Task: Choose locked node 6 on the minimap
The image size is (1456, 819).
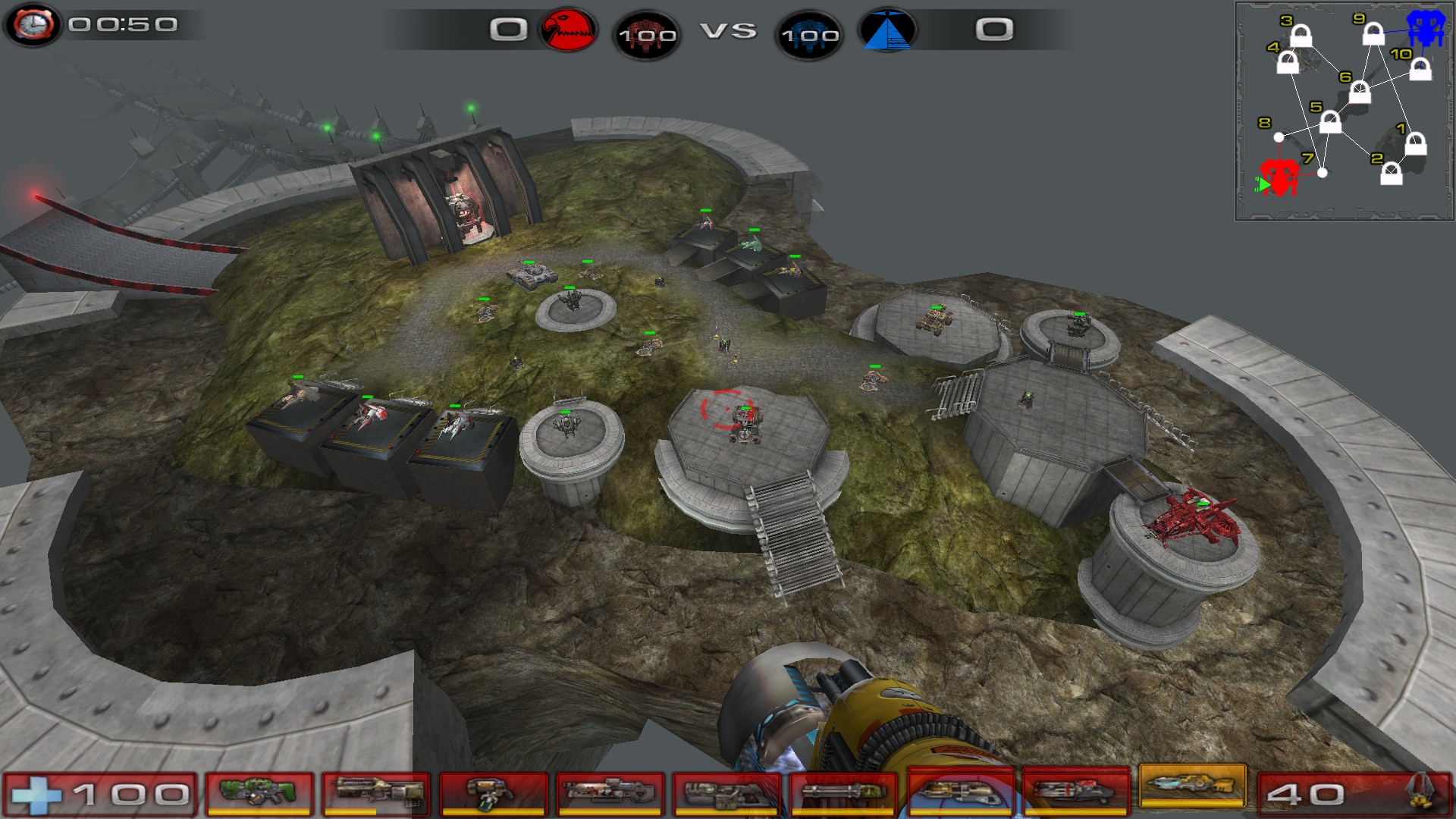Action: click(x=1360, y=93)
